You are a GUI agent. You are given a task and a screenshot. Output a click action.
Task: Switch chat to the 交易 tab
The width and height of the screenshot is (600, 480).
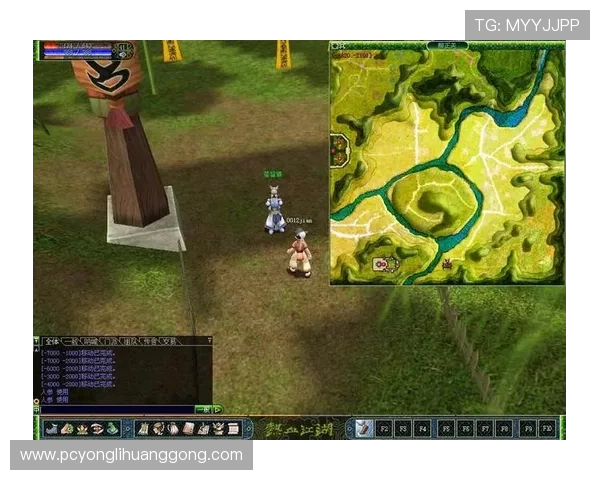167,341
